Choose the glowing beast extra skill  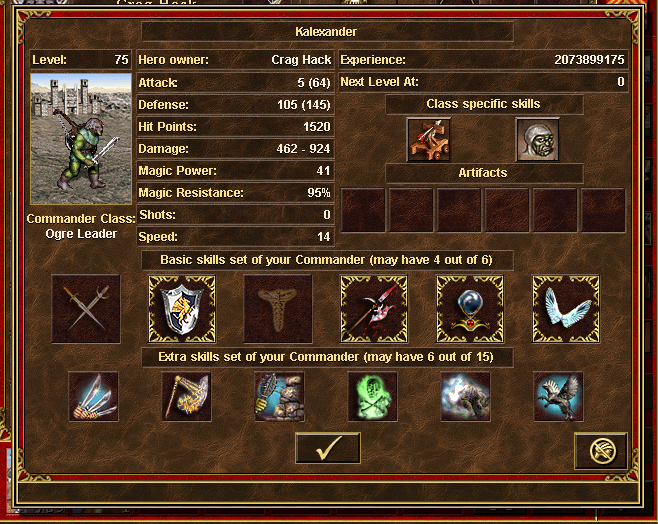[x=466, y=396]
